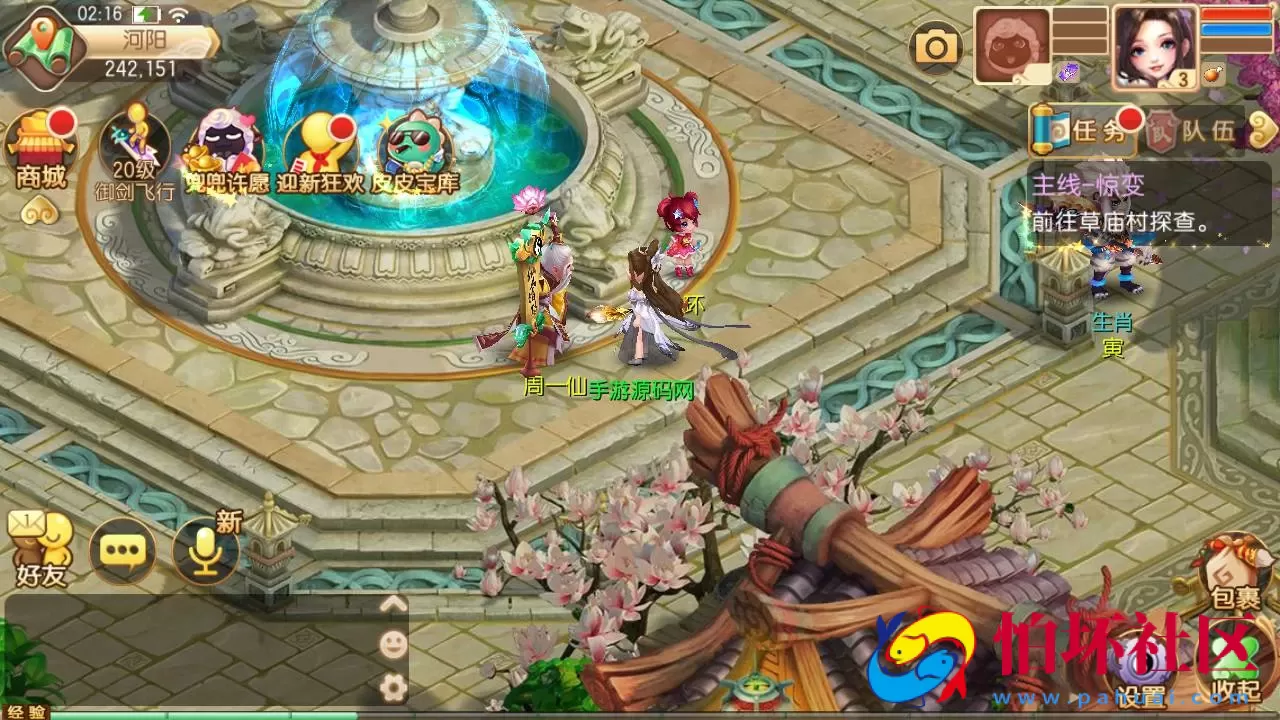This screenshot has height=720, width=1280.
Task: Toggle the voice chat microphone marked 新
Action: pos(203,550)
